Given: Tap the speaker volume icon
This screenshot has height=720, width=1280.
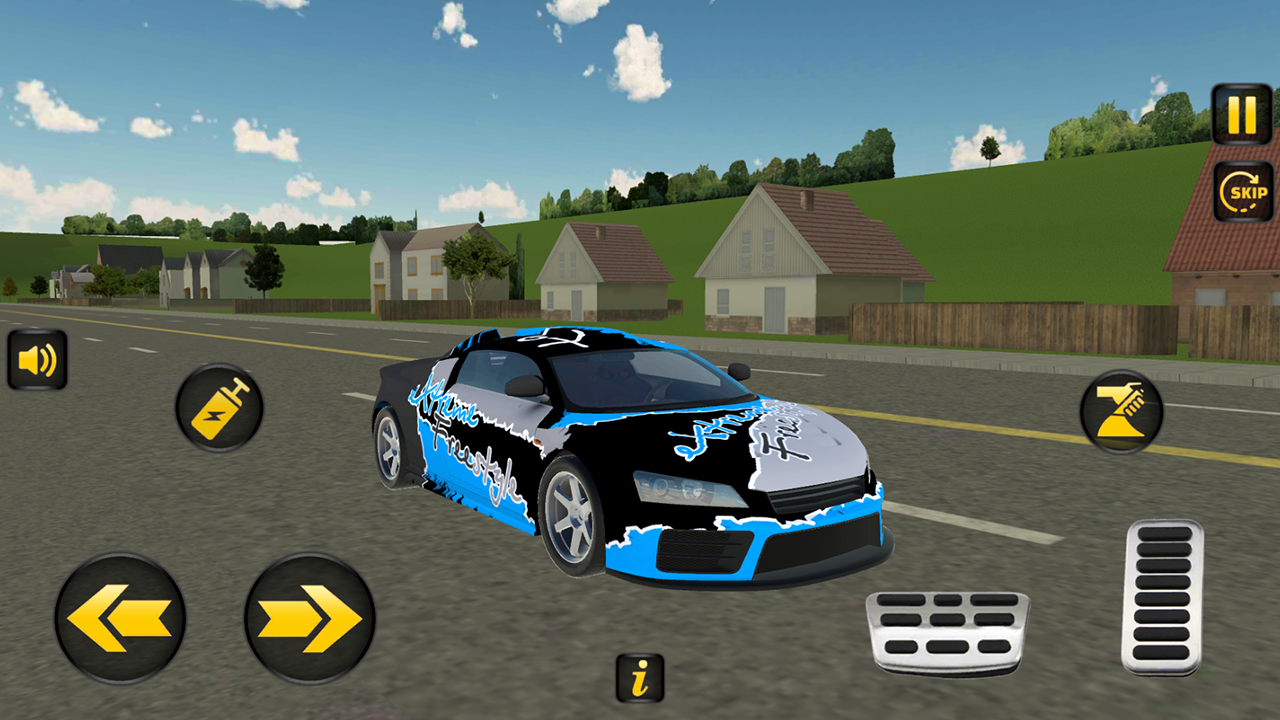Looking at the screenshot, I should pyautogui.click(x=37, y=359).
